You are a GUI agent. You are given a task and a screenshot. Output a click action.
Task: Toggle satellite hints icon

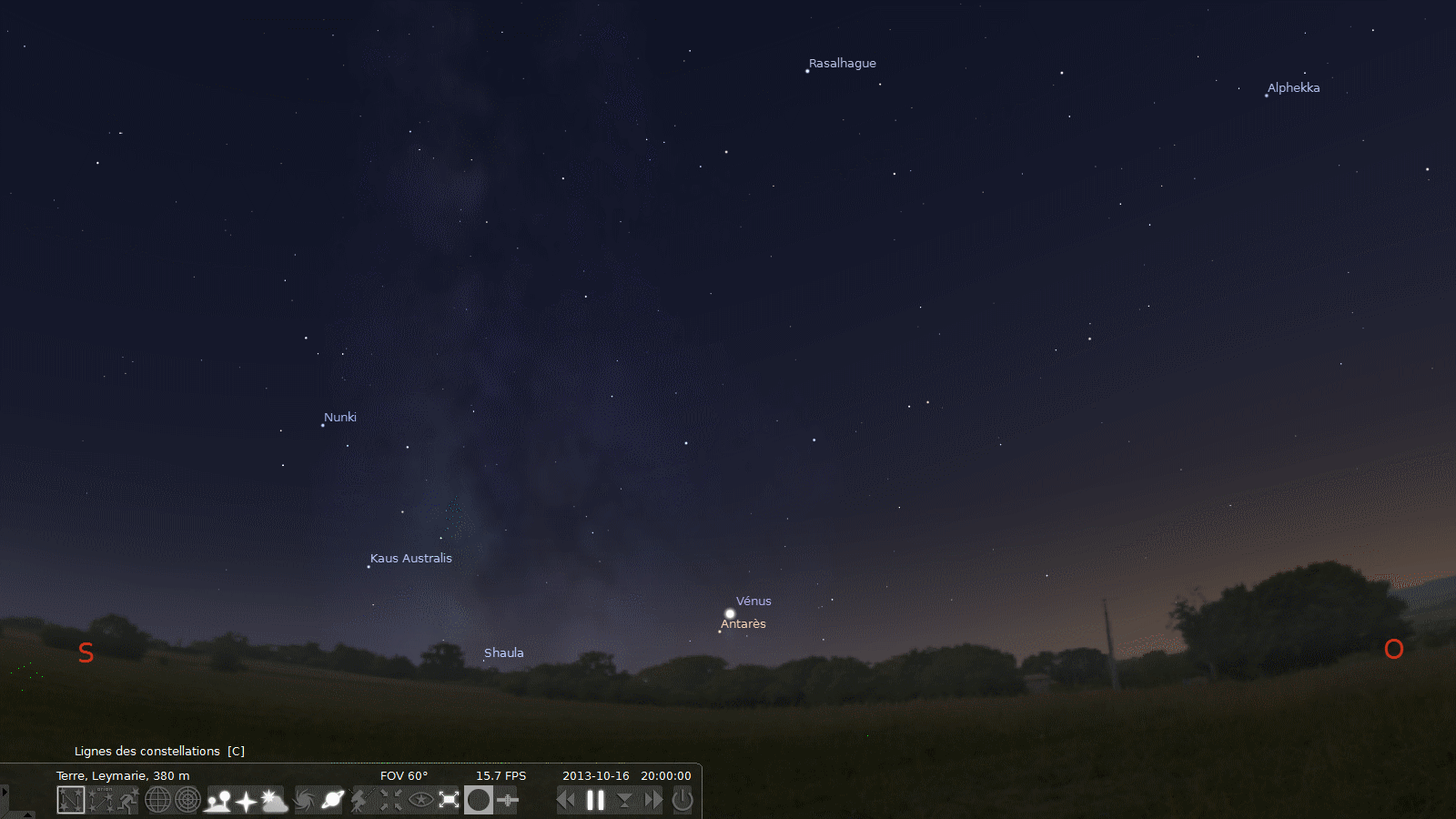(x=508, y=800)
